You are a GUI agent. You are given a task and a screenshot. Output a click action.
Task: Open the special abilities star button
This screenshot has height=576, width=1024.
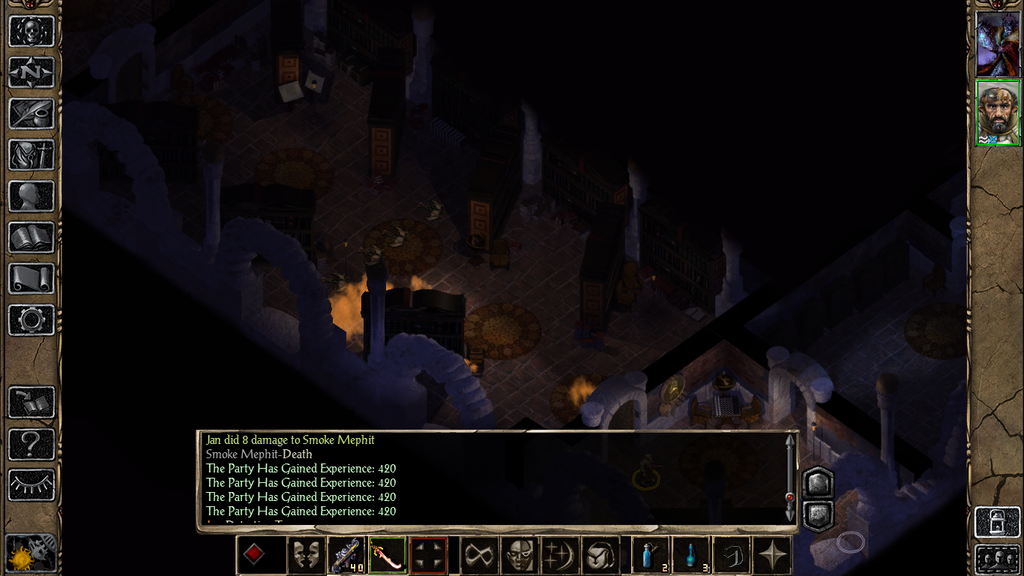(773, 555)
